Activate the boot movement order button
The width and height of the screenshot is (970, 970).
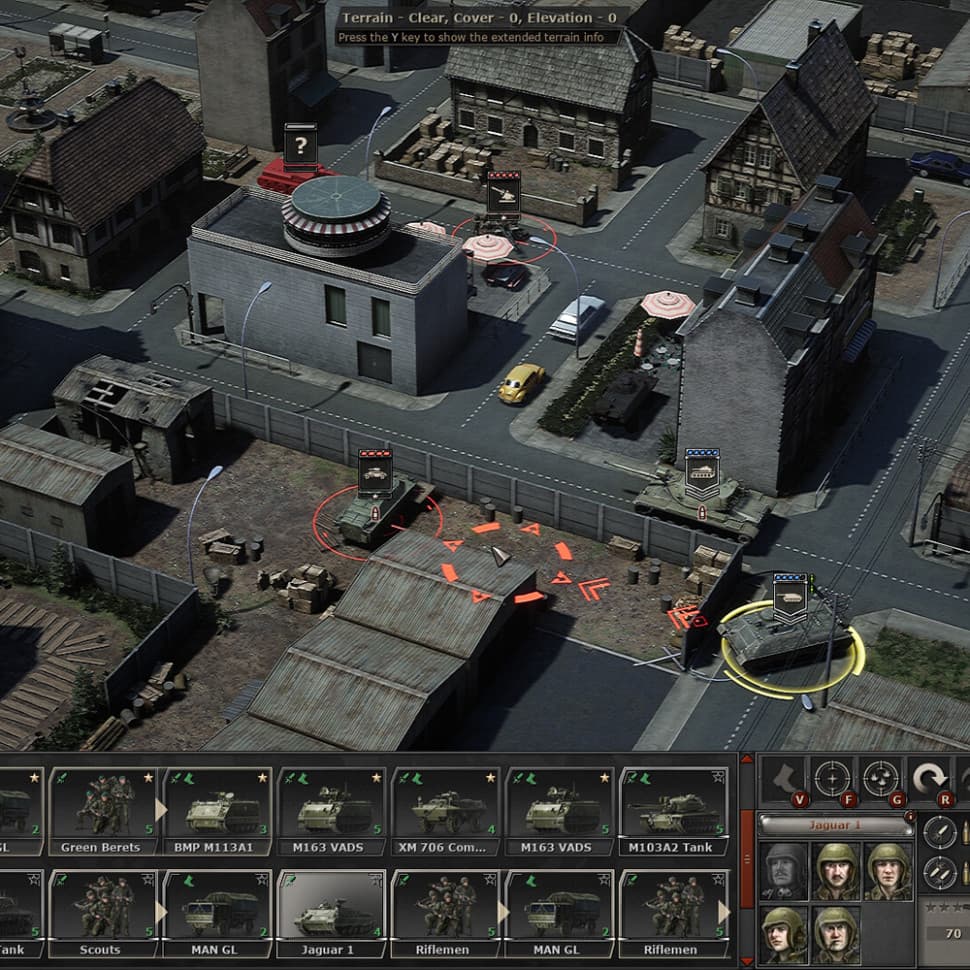pos(786,778)
